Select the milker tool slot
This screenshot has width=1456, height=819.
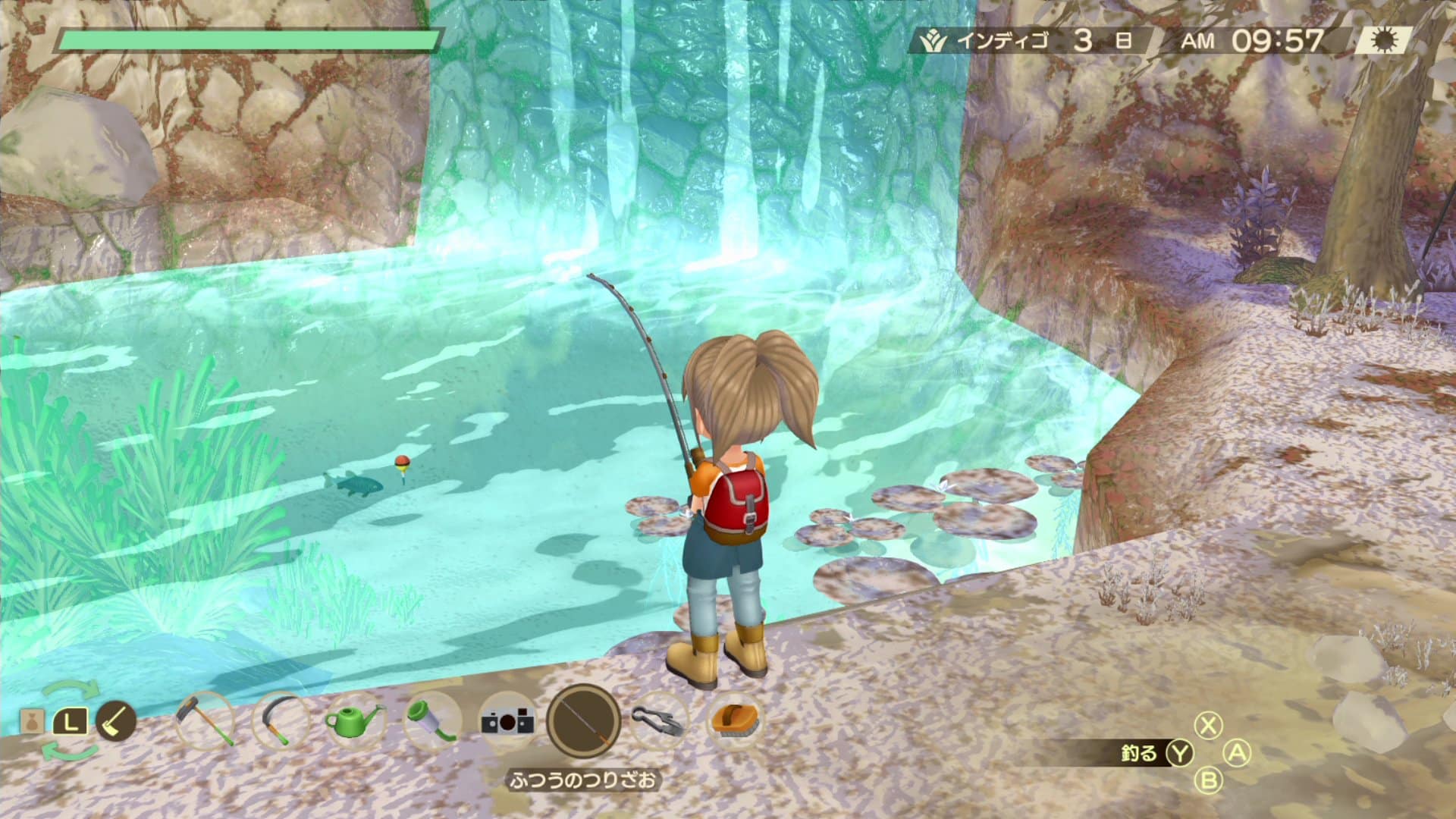tap(431, 720)
